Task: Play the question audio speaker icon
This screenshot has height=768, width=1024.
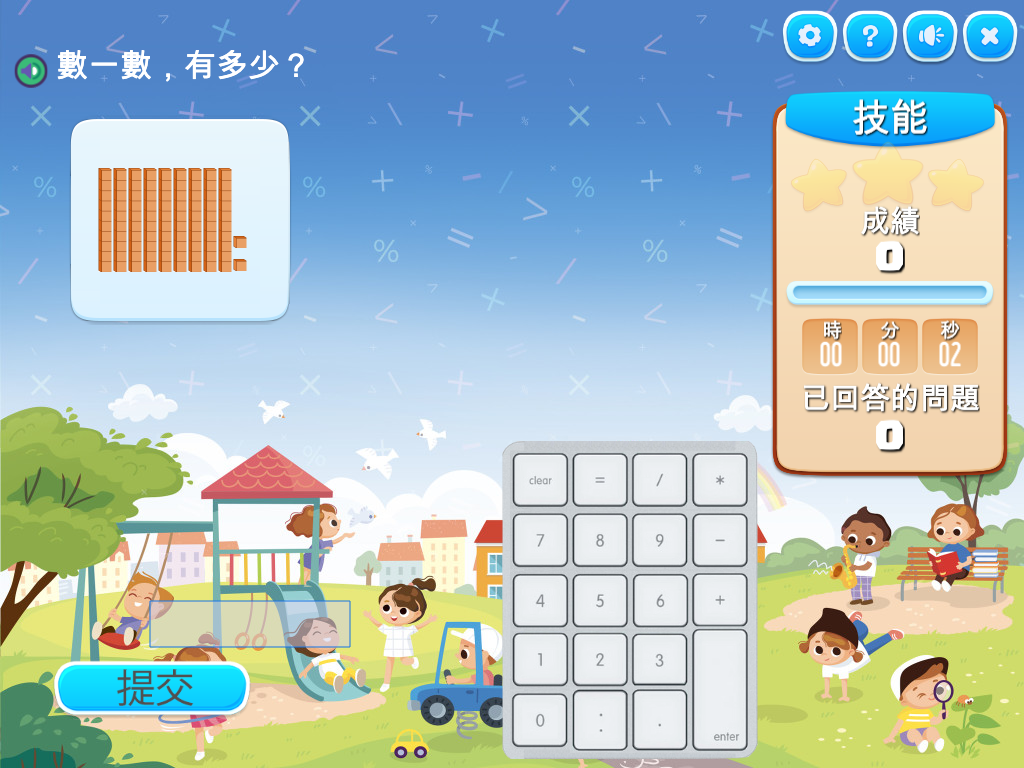Action: pos(30,70)
